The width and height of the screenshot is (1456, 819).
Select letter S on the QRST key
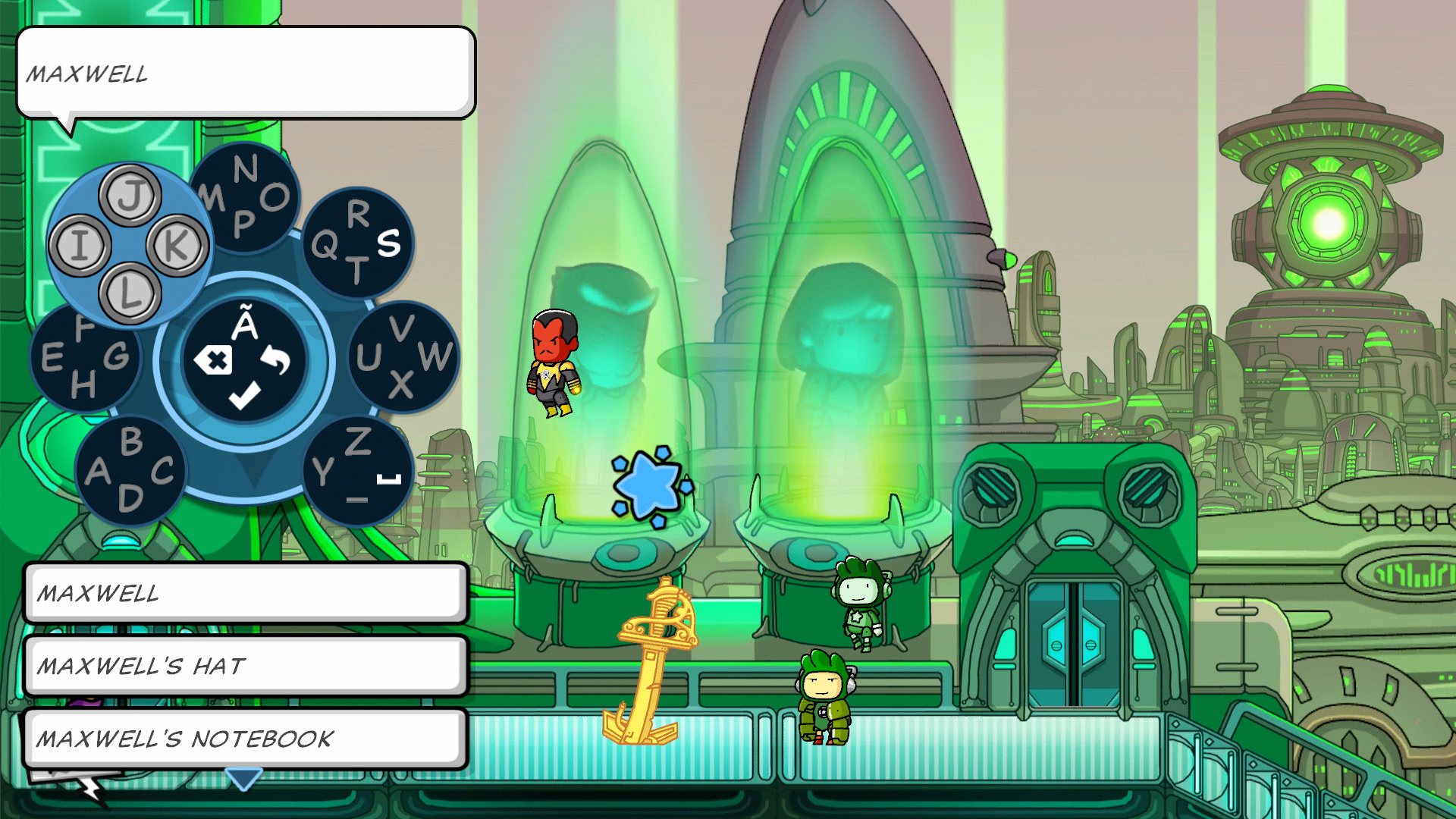pos(389,245)
